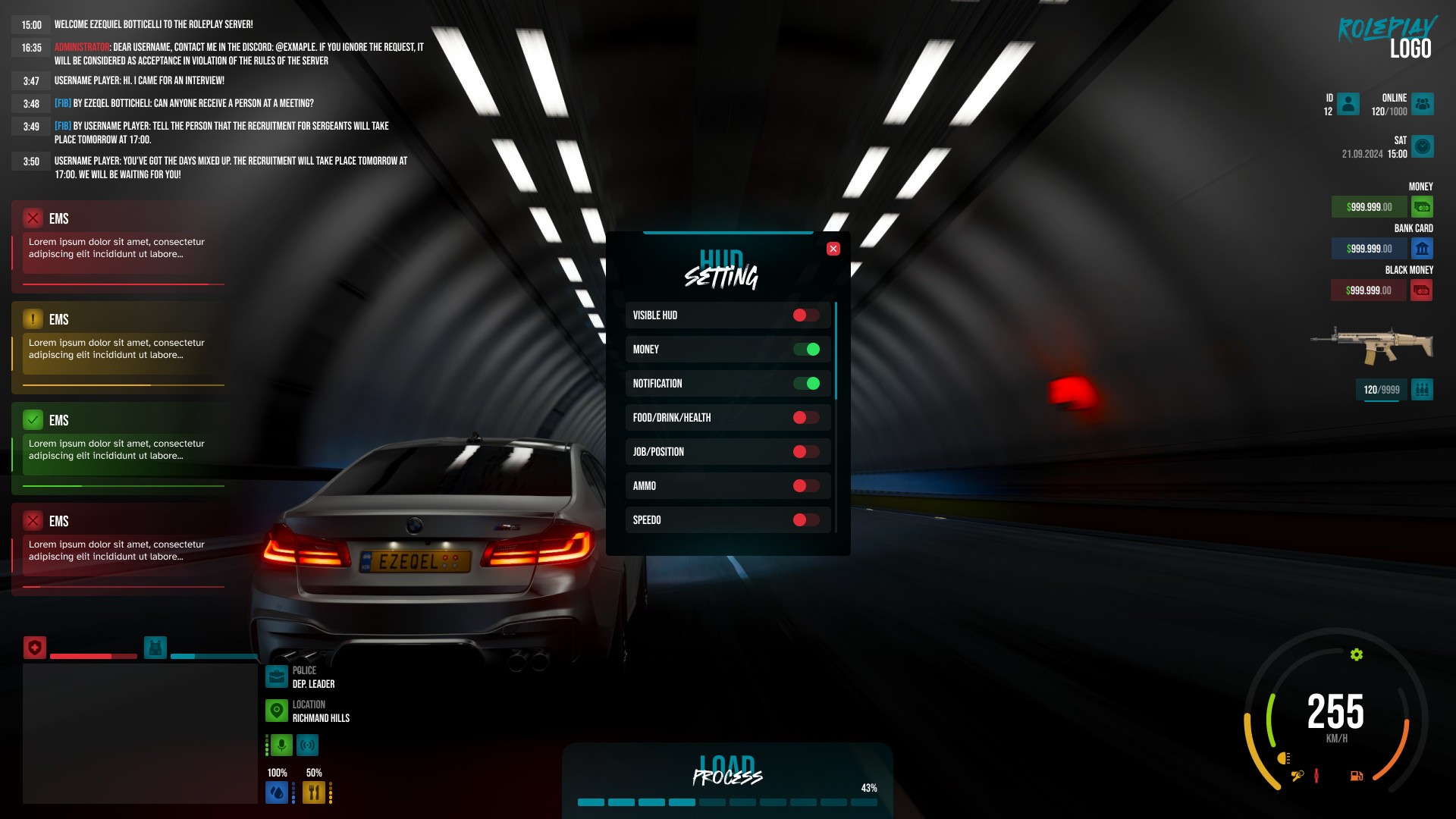This screenshot has height=819, width=1456.
Task: Open the police job briefcase icon
Action: click(276, 676)
